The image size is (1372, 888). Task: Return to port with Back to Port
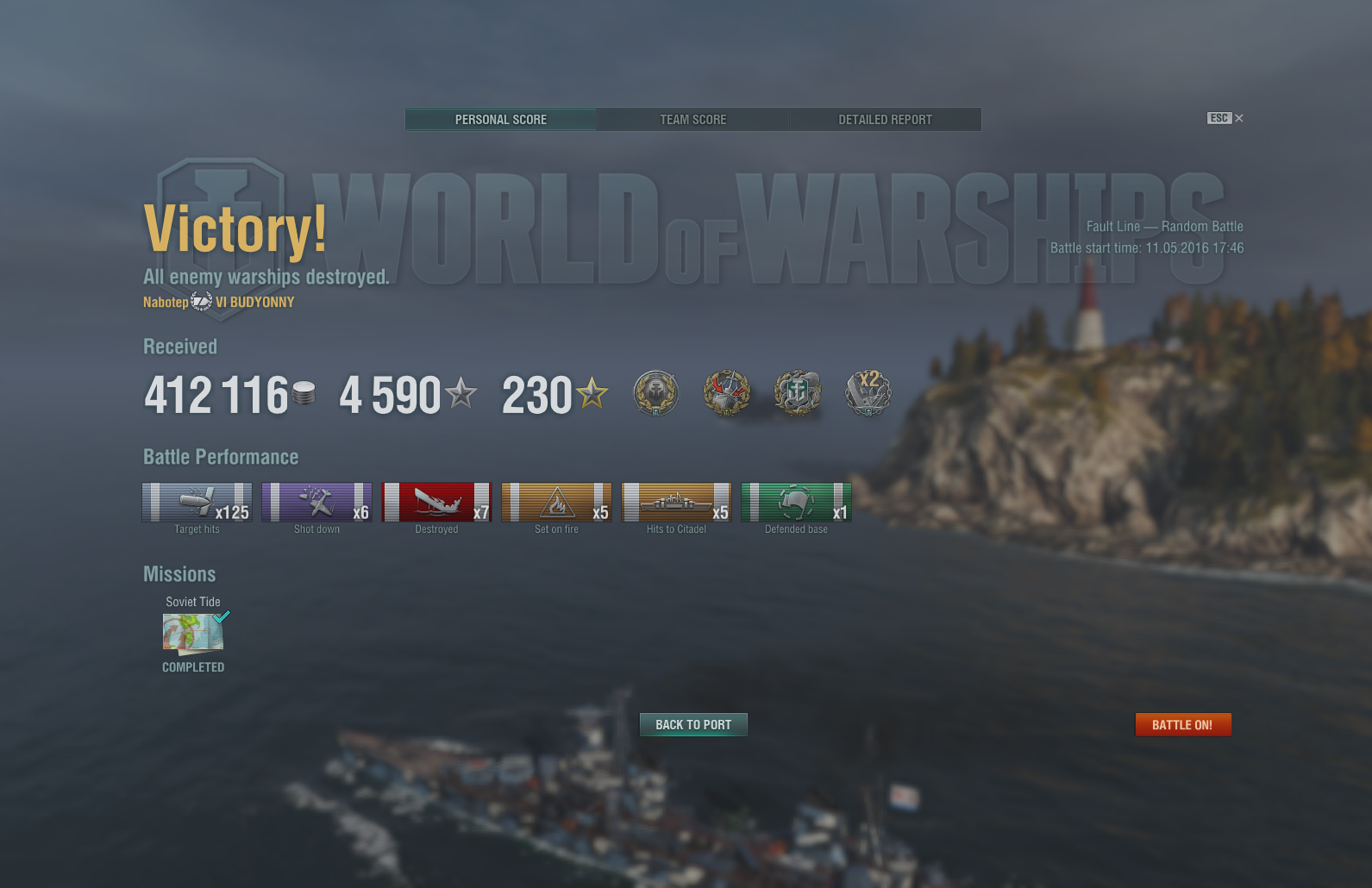pyautogui.click(x=693, y=725)
